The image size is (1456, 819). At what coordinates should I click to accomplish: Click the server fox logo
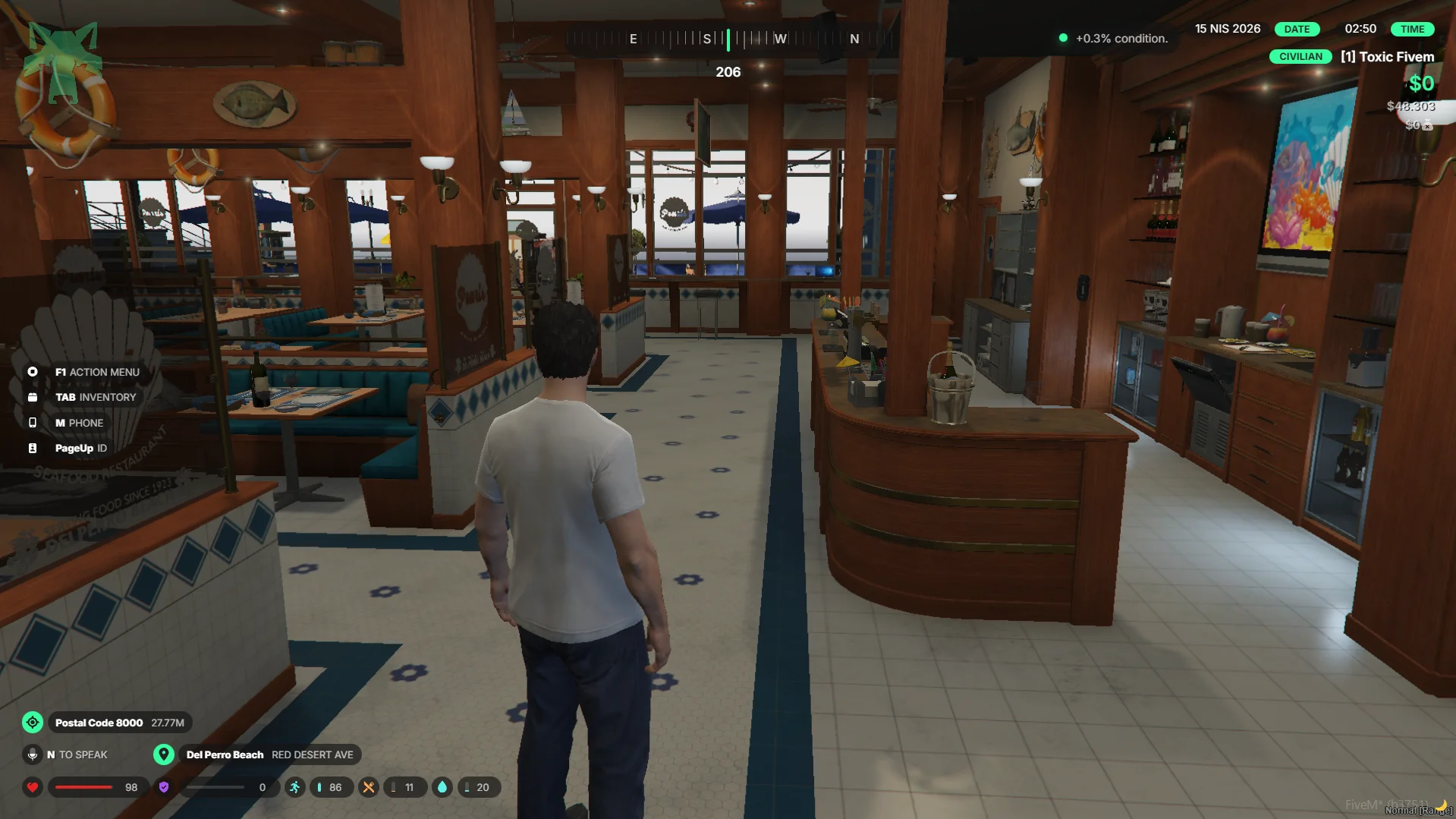tap(64, 61)
